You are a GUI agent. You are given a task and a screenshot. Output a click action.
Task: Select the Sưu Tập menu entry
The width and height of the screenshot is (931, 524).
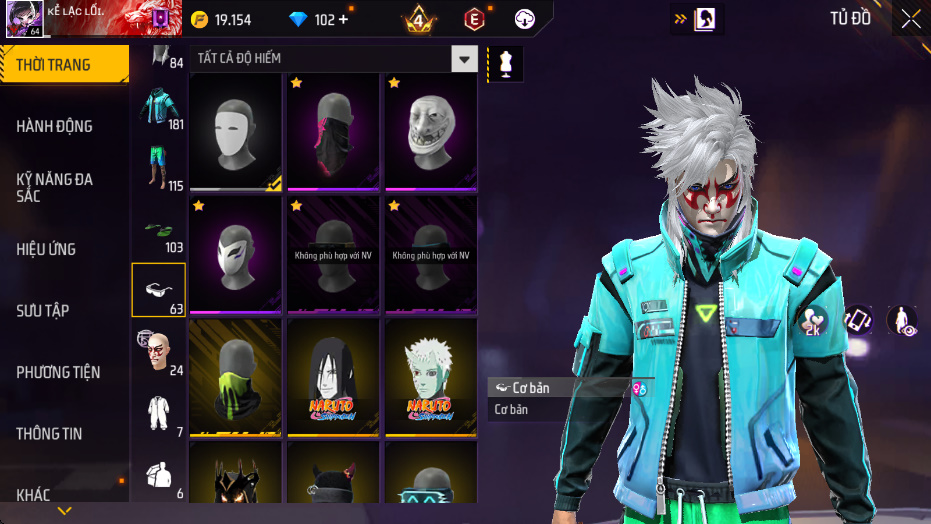click(64, 310)
